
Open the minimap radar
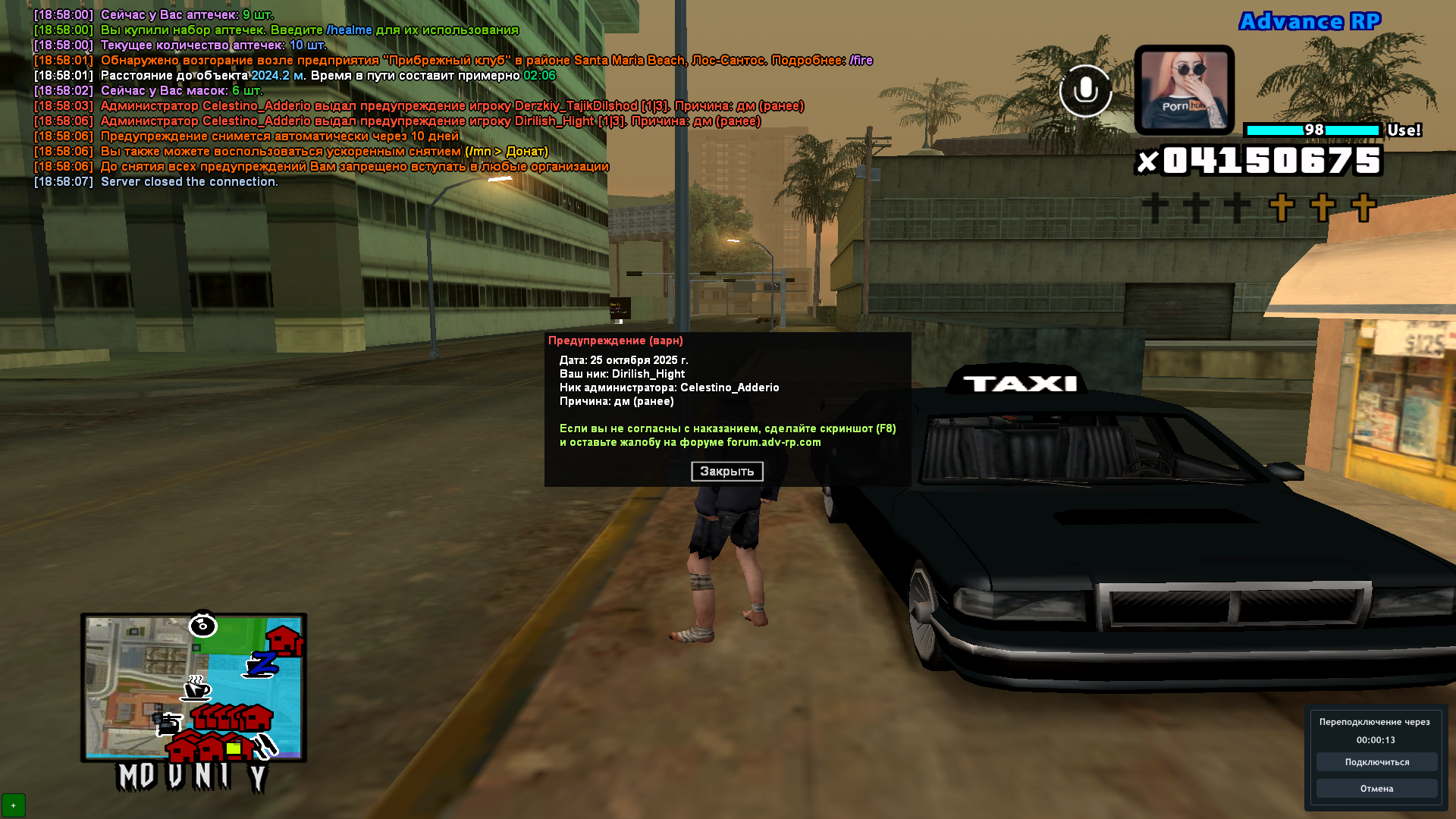coord(193,687)
